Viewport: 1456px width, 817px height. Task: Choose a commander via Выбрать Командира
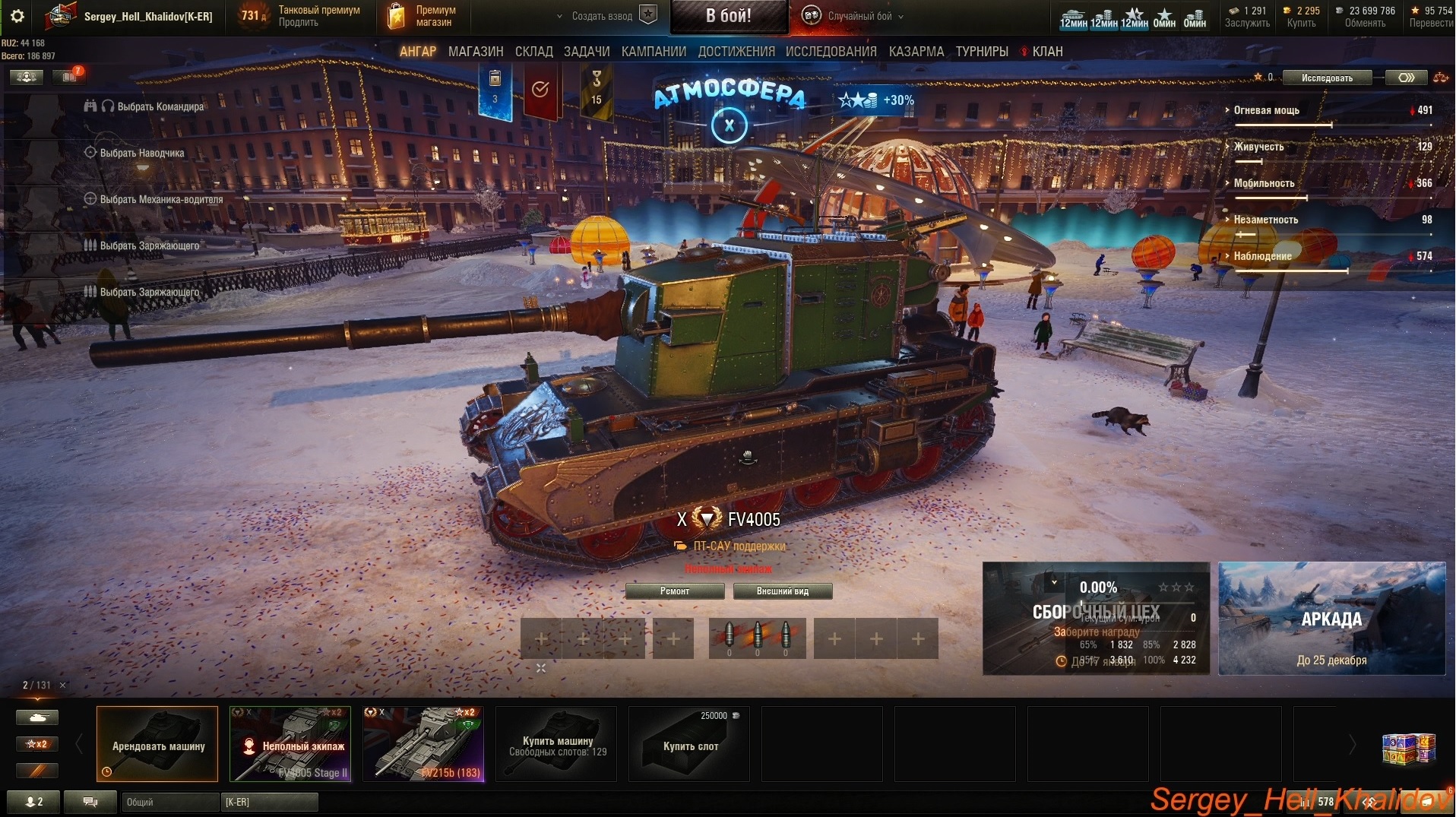[160, 106]
